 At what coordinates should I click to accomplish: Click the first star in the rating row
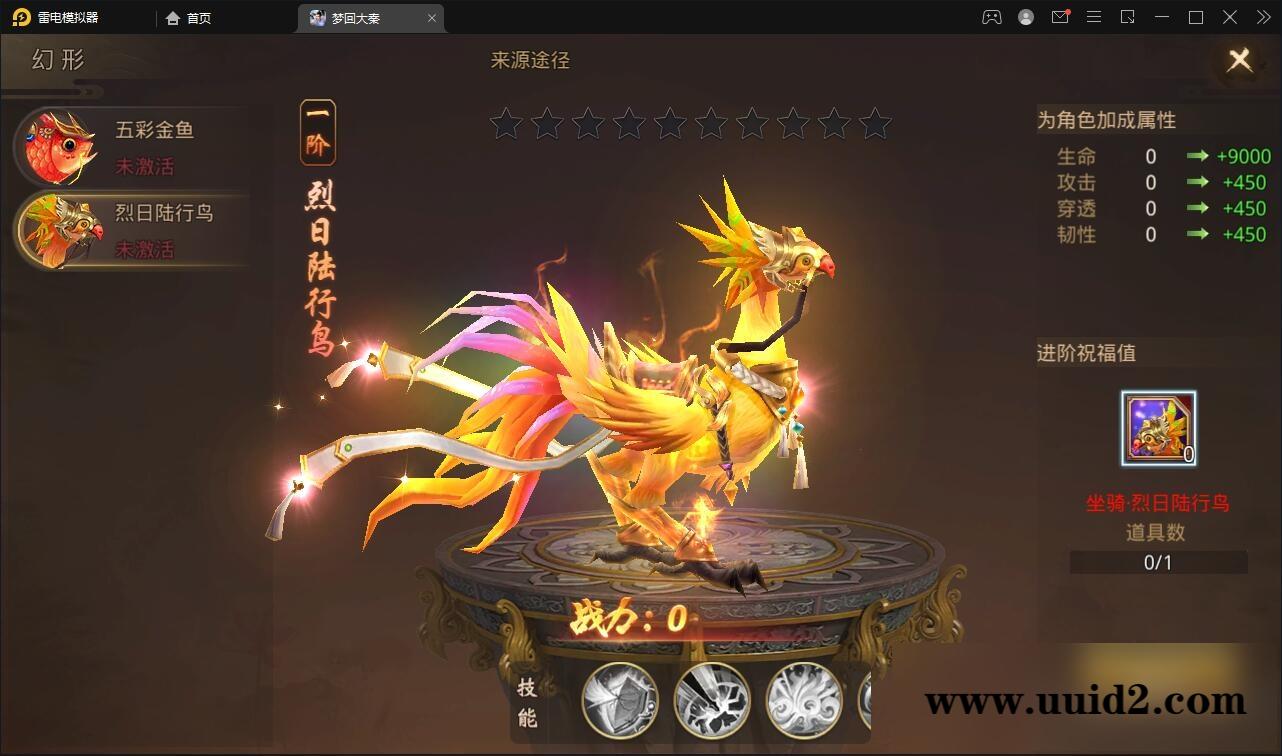click(x=506, y=124)
